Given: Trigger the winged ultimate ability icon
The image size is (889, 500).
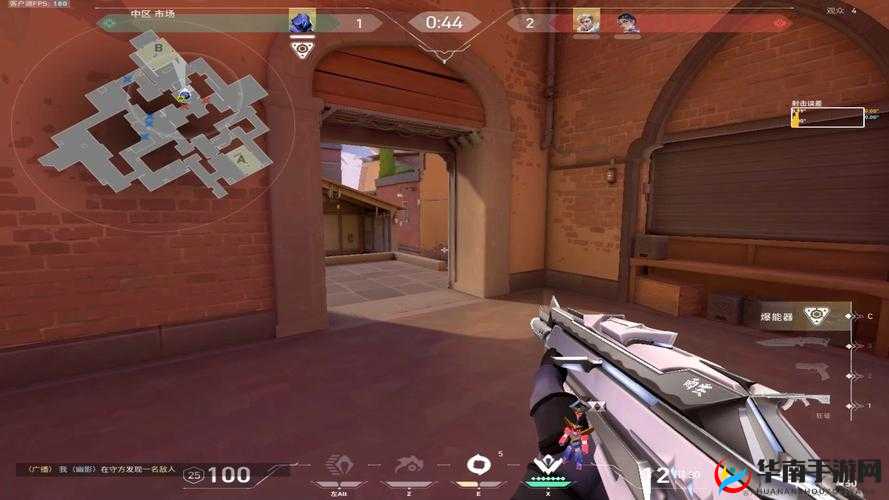Looking at the screenshot, I should pyautogui.click(x=546, y=465).
